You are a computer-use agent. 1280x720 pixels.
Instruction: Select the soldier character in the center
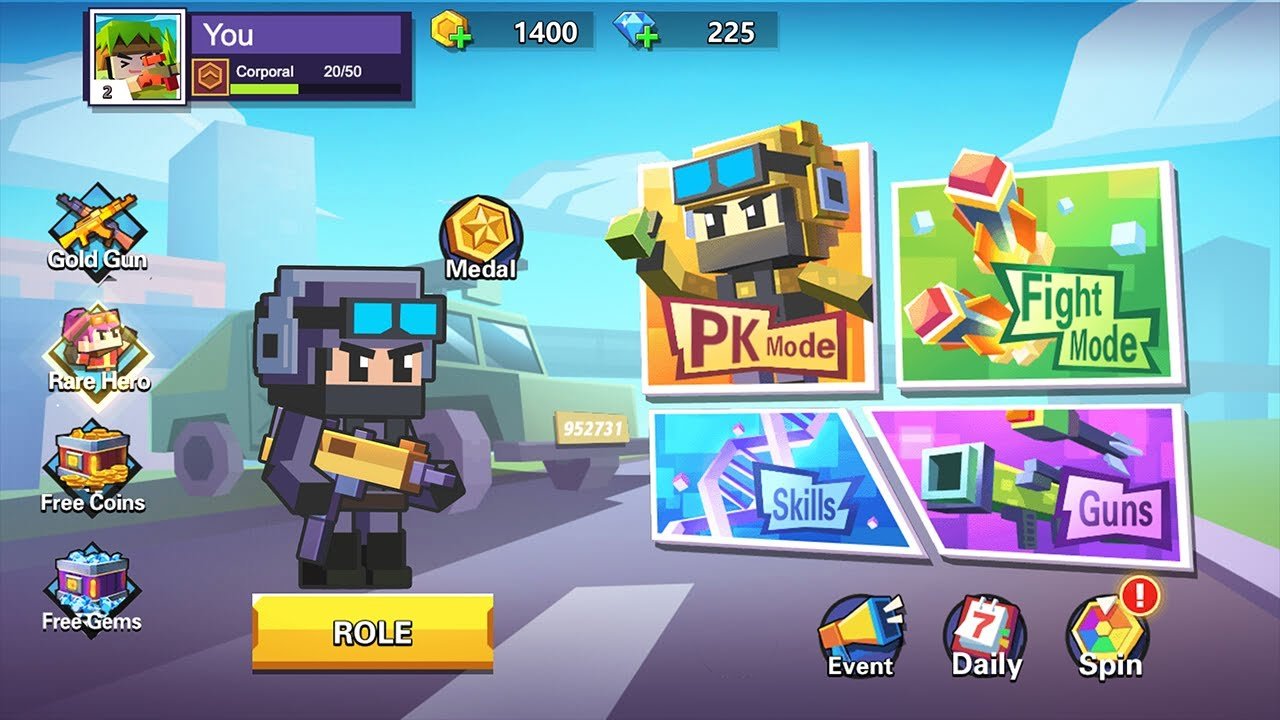click(355, 420)
